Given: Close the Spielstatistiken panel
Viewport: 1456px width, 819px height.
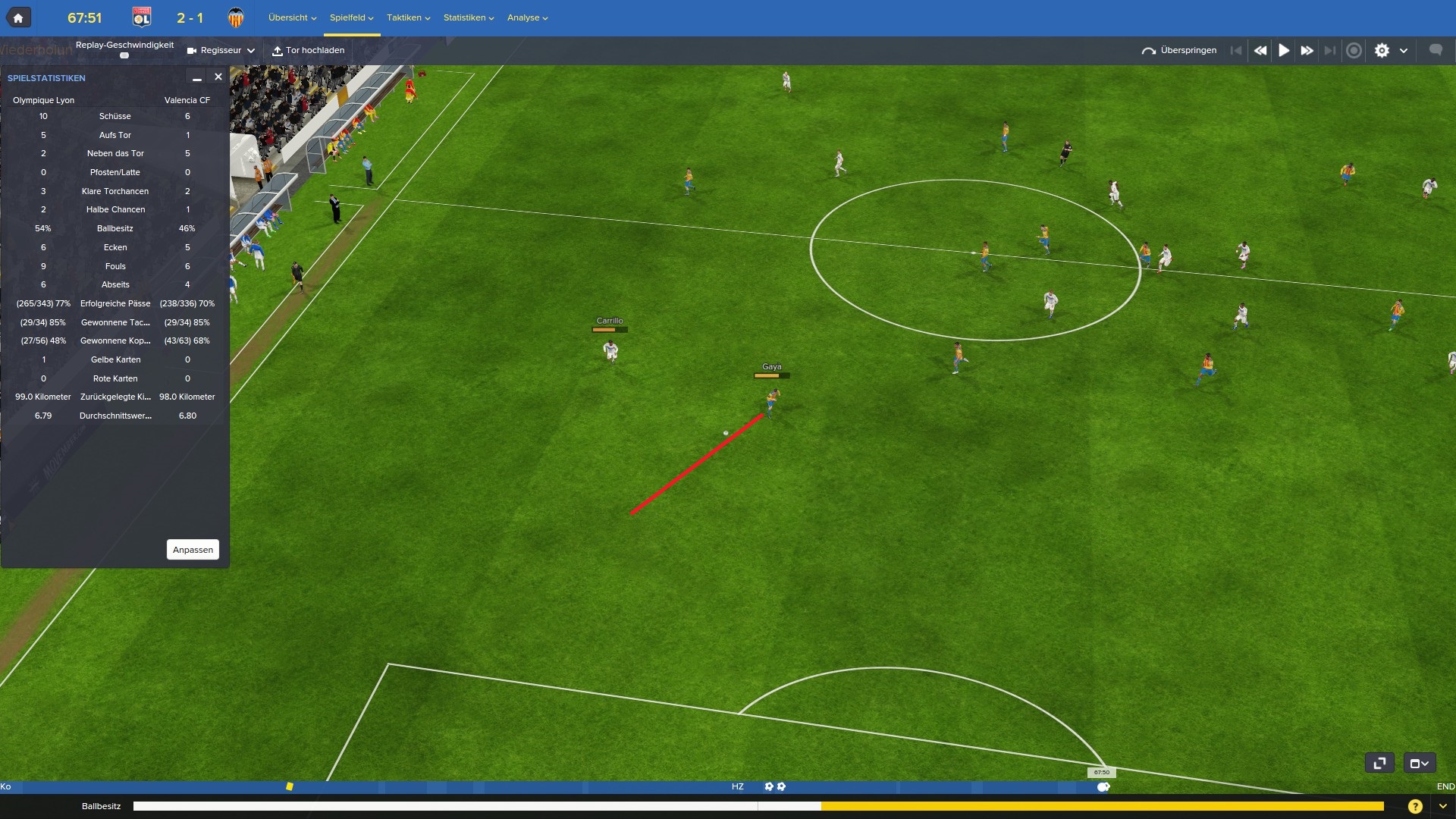Looking at the screenshot, I should [218, 77].
